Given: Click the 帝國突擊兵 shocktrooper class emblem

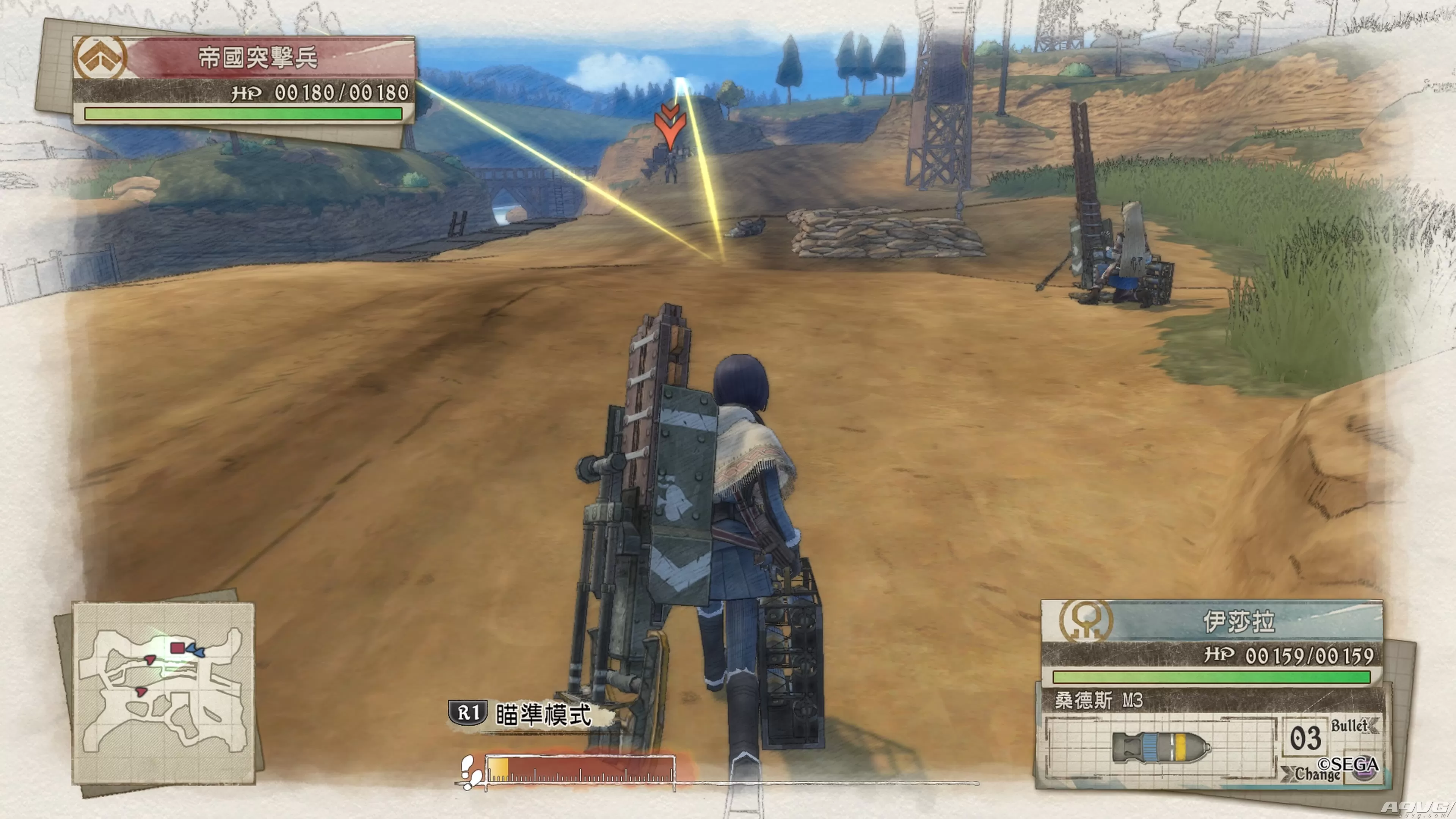Looking at the screenshot, I should pos(100,57).
